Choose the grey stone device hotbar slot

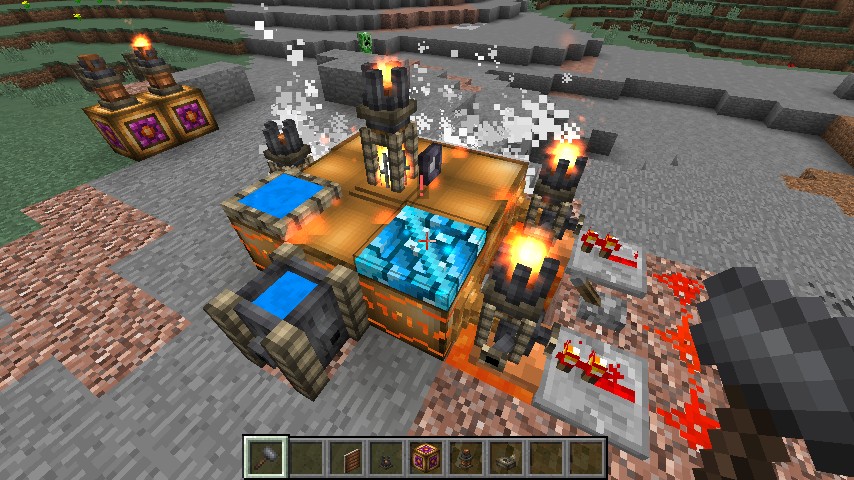pos(506,457)
